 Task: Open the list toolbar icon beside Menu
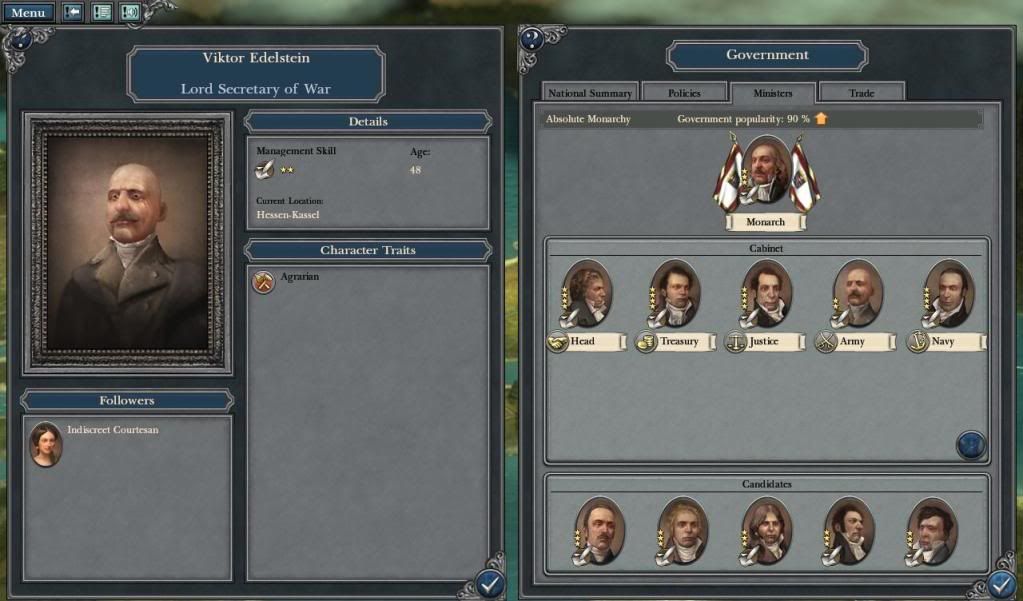pyautogui.click(x=101, y=13)
